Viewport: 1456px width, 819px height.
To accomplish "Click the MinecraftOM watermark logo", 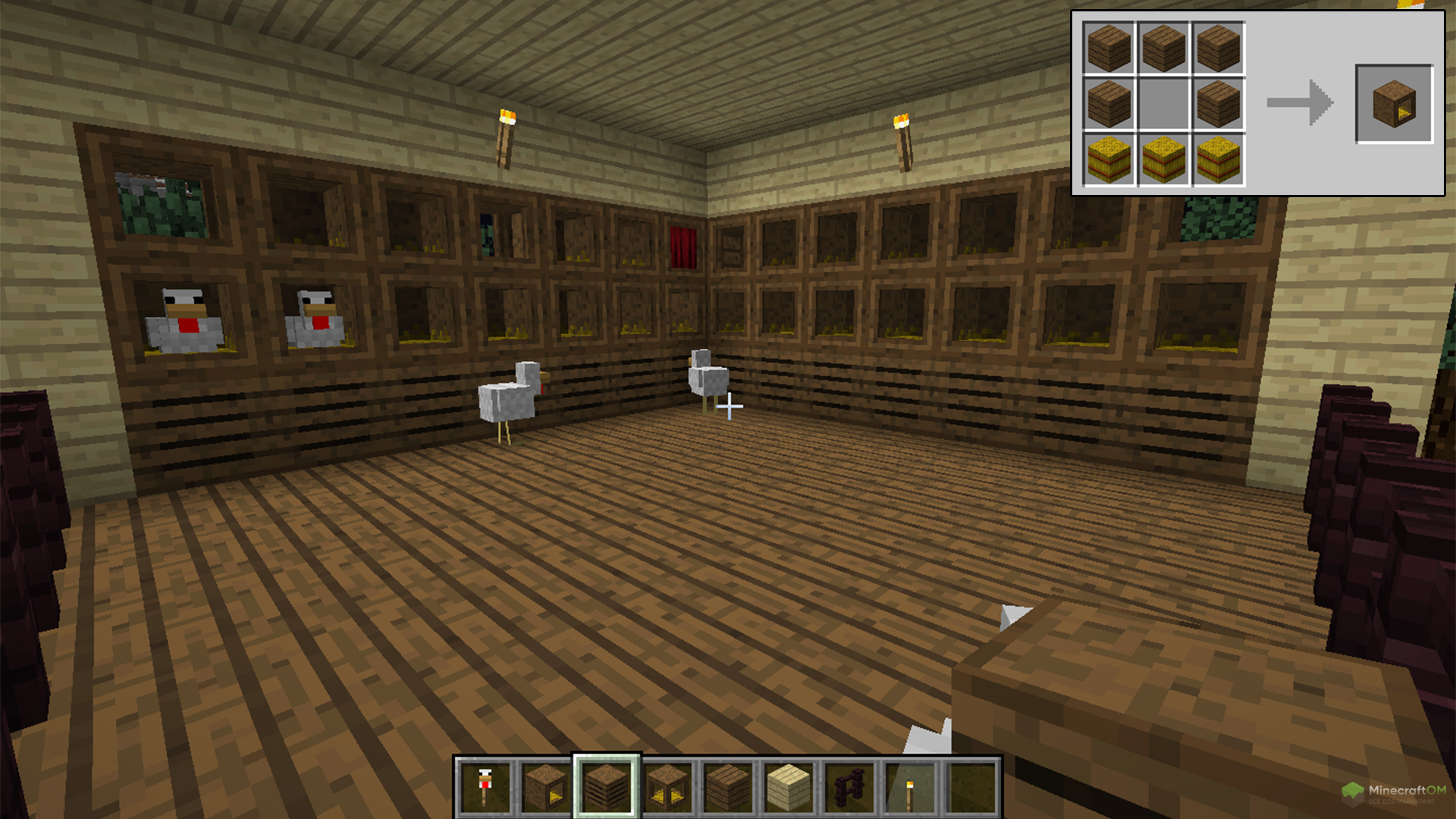I will coord(1394,793).
